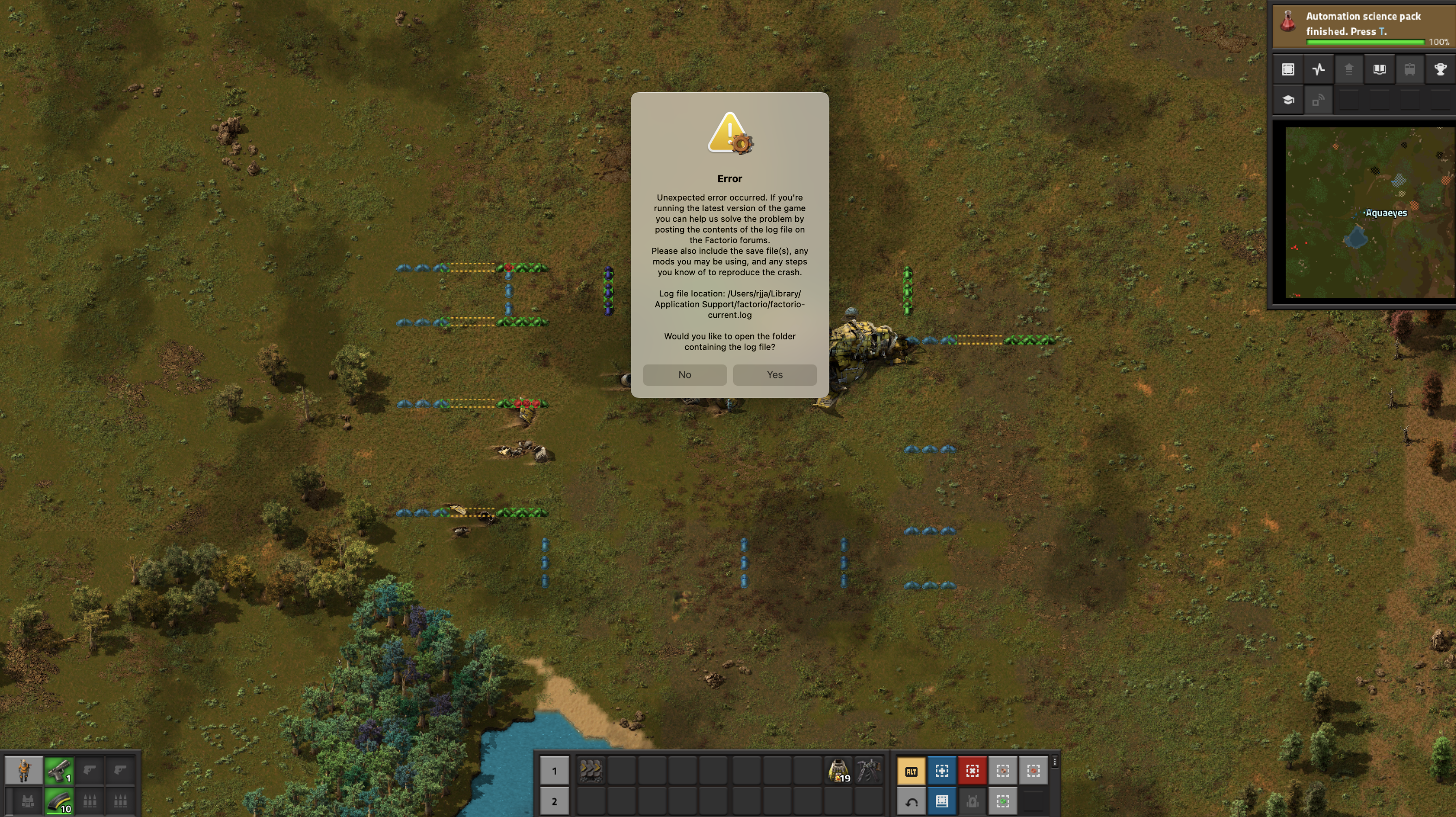The height and width of the screenshot is (817, 1456).
Task: Select the burner mining drill hotbar slot
Action: [x=869, y=771]
